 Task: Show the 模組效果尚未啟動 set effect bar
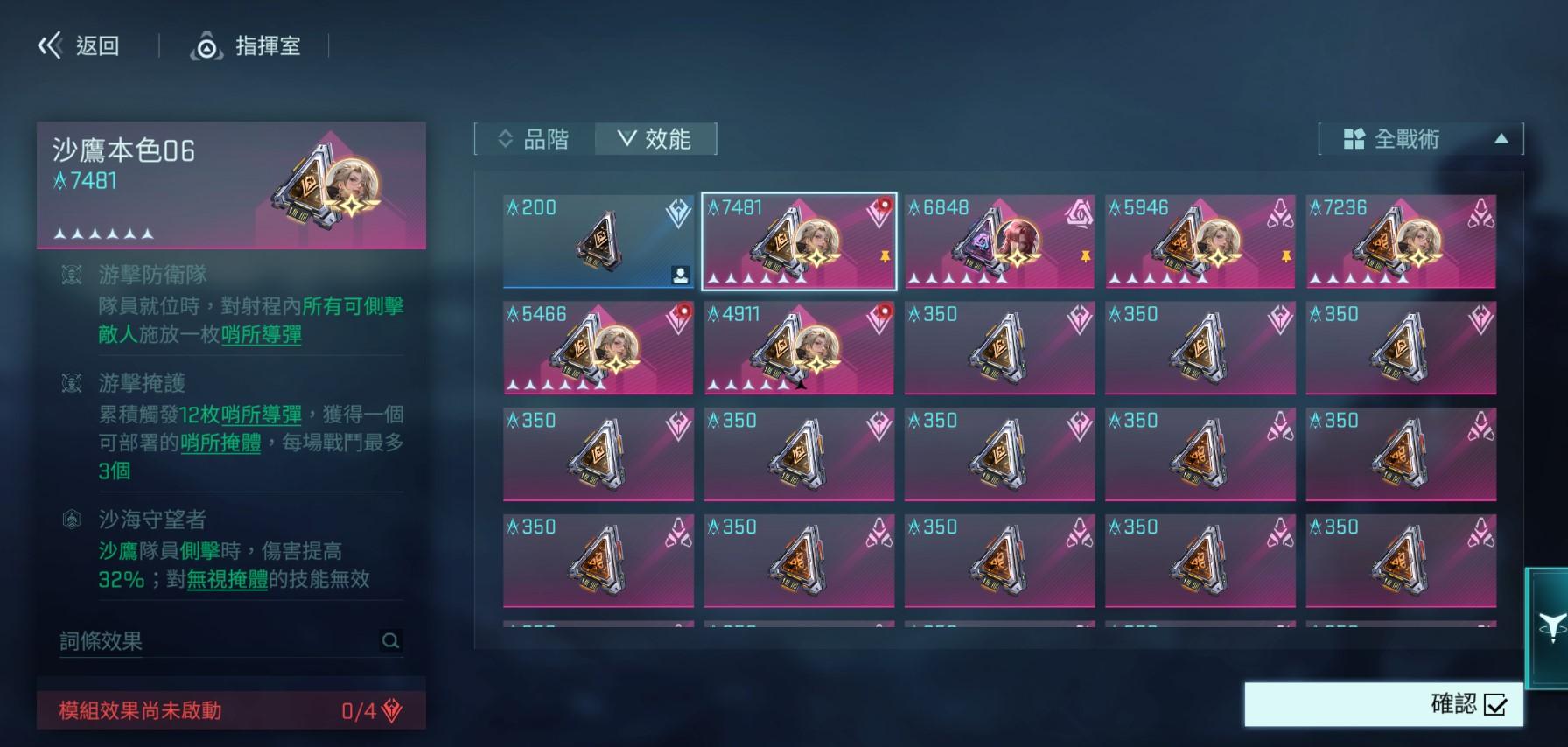point(231,710)
